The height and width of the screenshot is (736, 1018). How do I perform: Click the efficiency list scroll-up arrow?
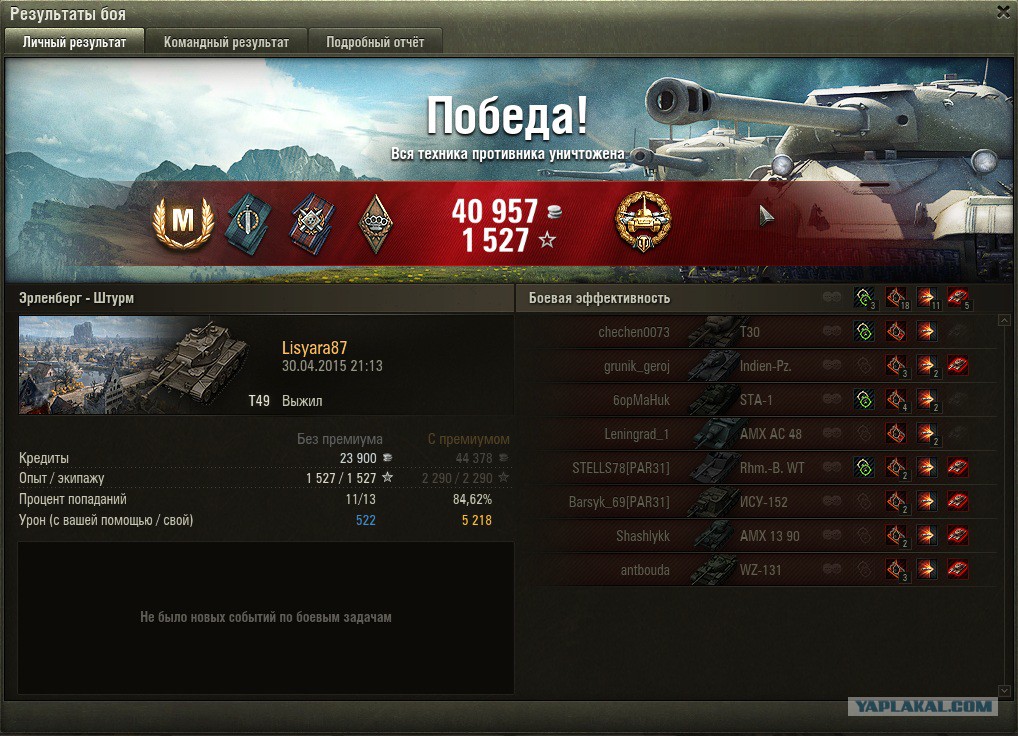pyautogui.click(x=1005, y=321)
